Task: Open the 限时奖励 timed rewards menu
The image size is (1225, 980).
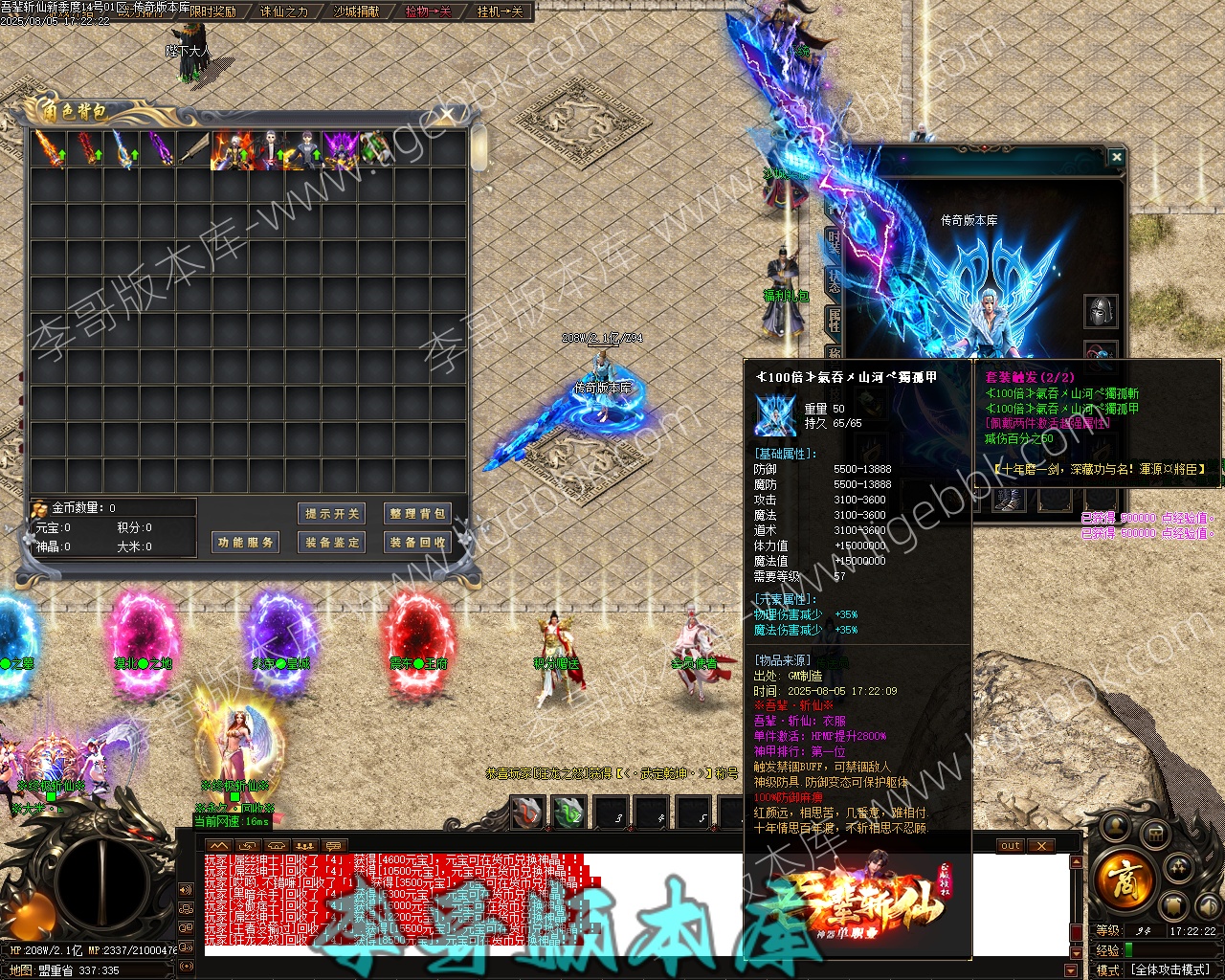Action: pos(212,11)
